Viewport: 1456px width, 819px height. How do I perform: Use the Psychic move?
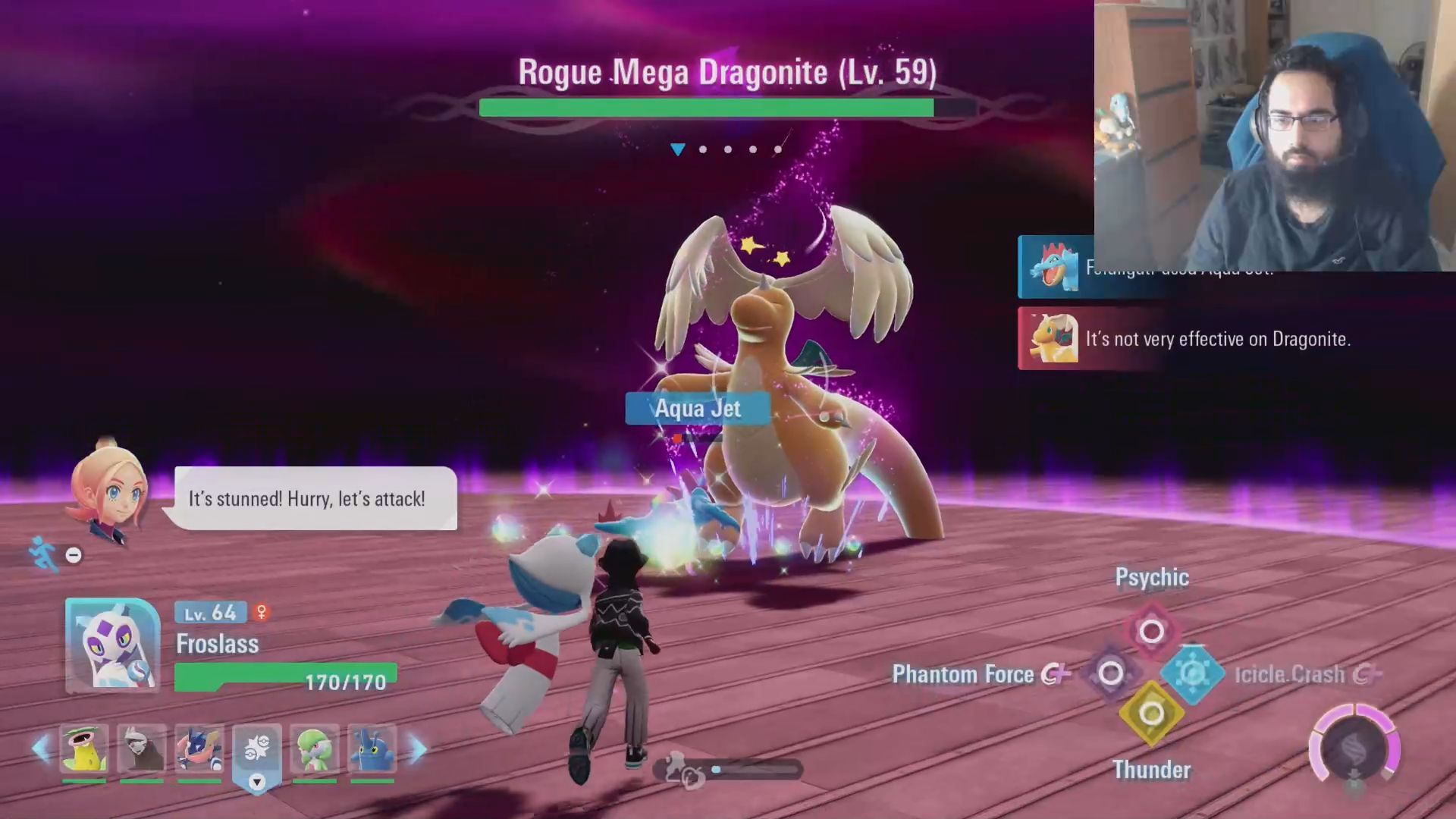click(1151, 630)
